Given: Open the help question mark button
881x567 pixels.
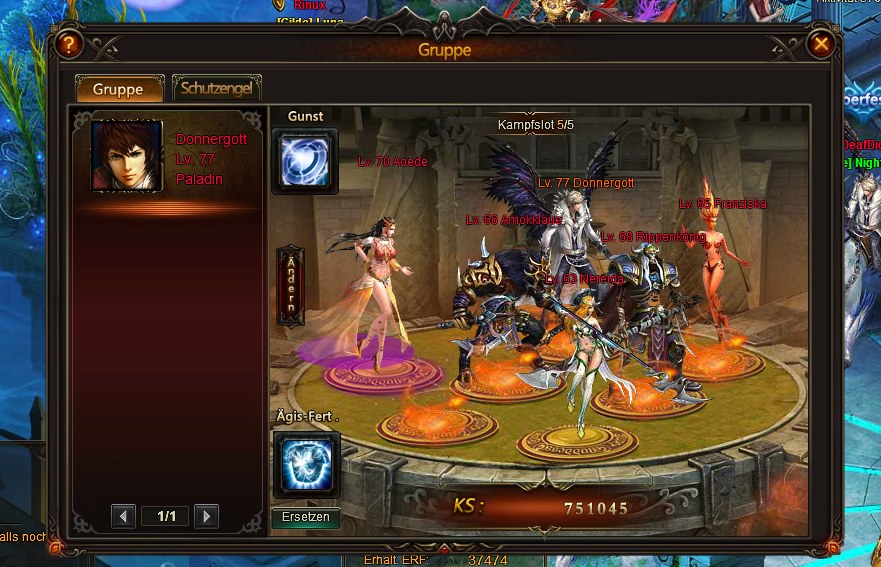Looking at the screenshot, I should (x=68, y=45).
